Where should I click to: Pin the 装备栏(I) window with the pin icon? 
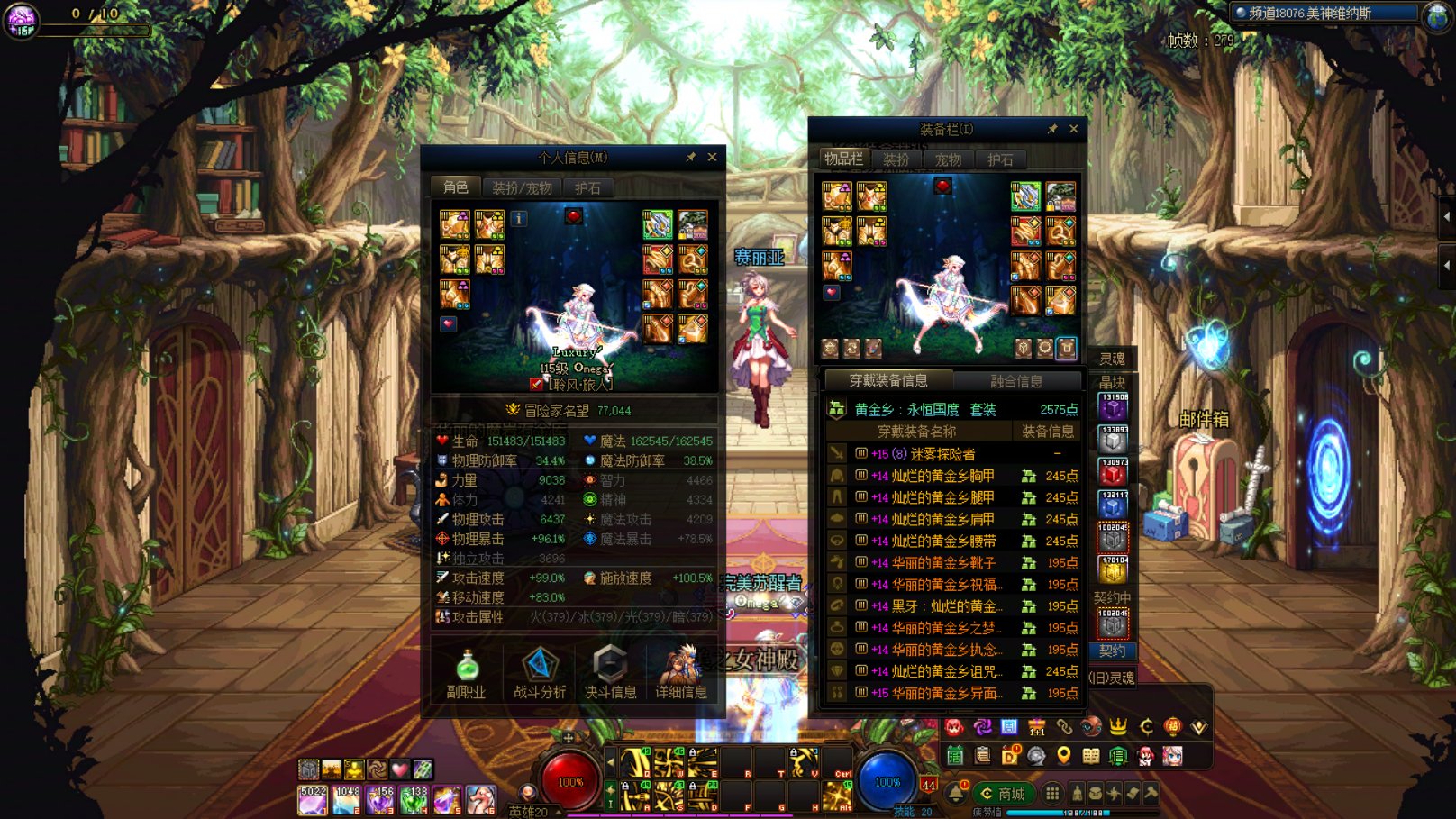(x=1053, y=128)
